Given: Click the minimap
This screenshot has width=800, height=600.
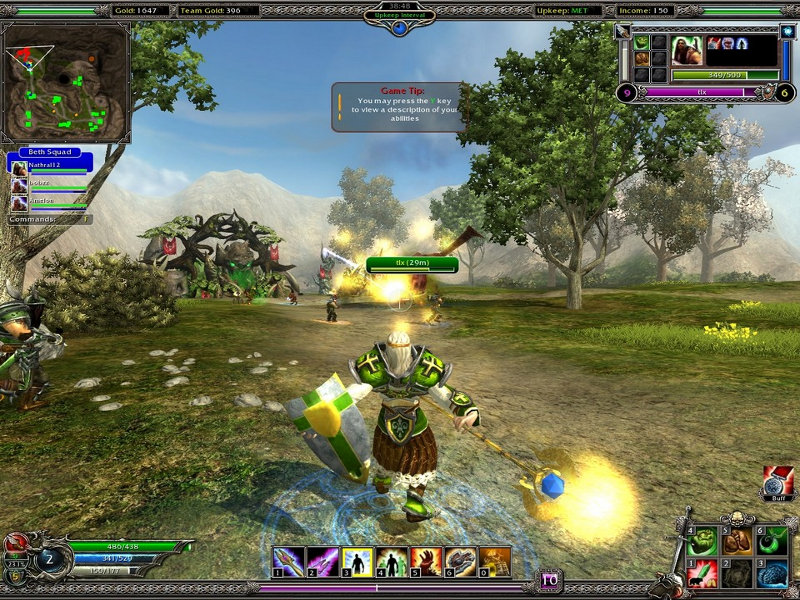Looking at the screenshot, I should (x=67, y=83).
